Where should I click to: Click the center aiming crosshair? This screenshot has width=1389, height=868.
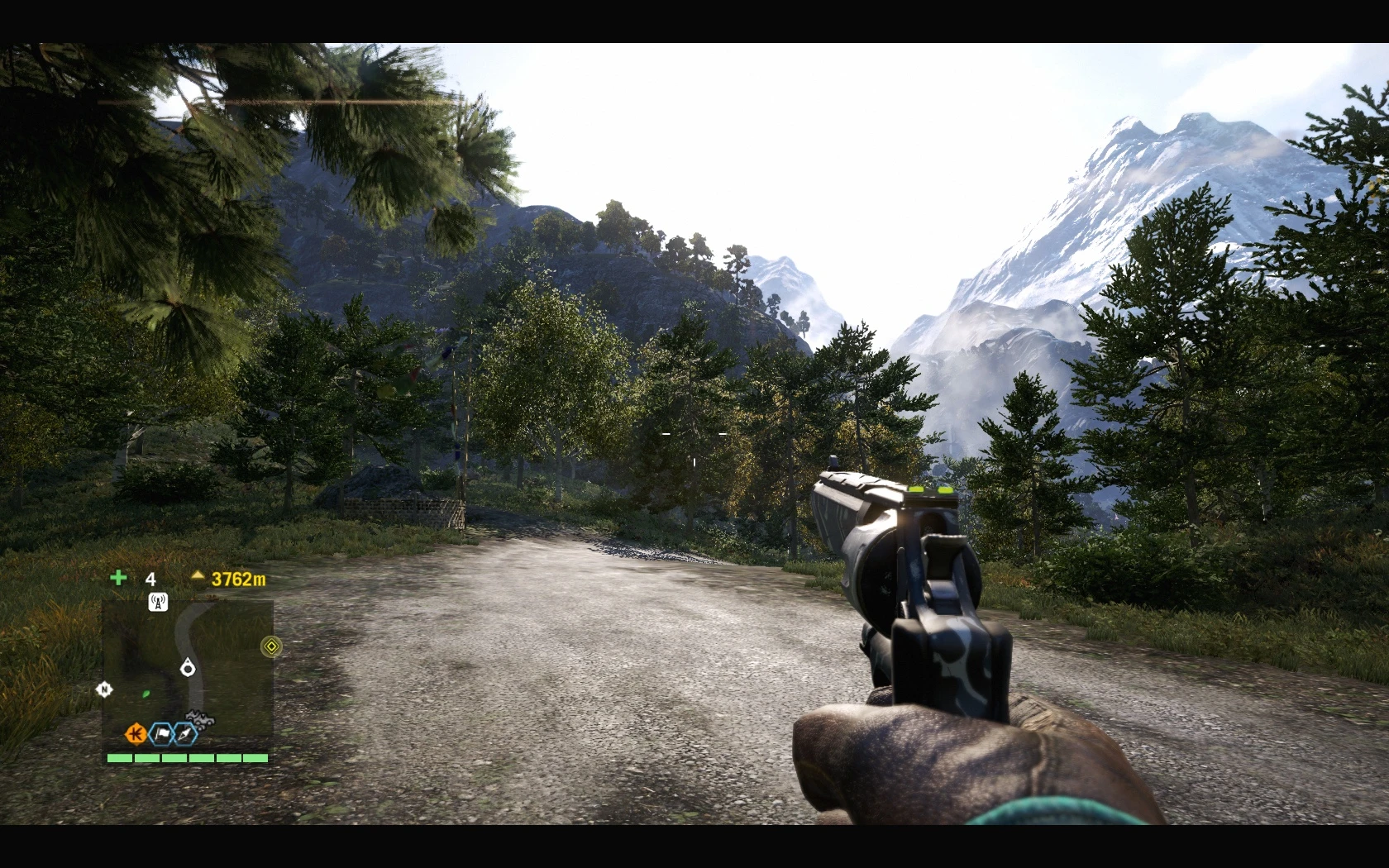click(x=694, y=434)
